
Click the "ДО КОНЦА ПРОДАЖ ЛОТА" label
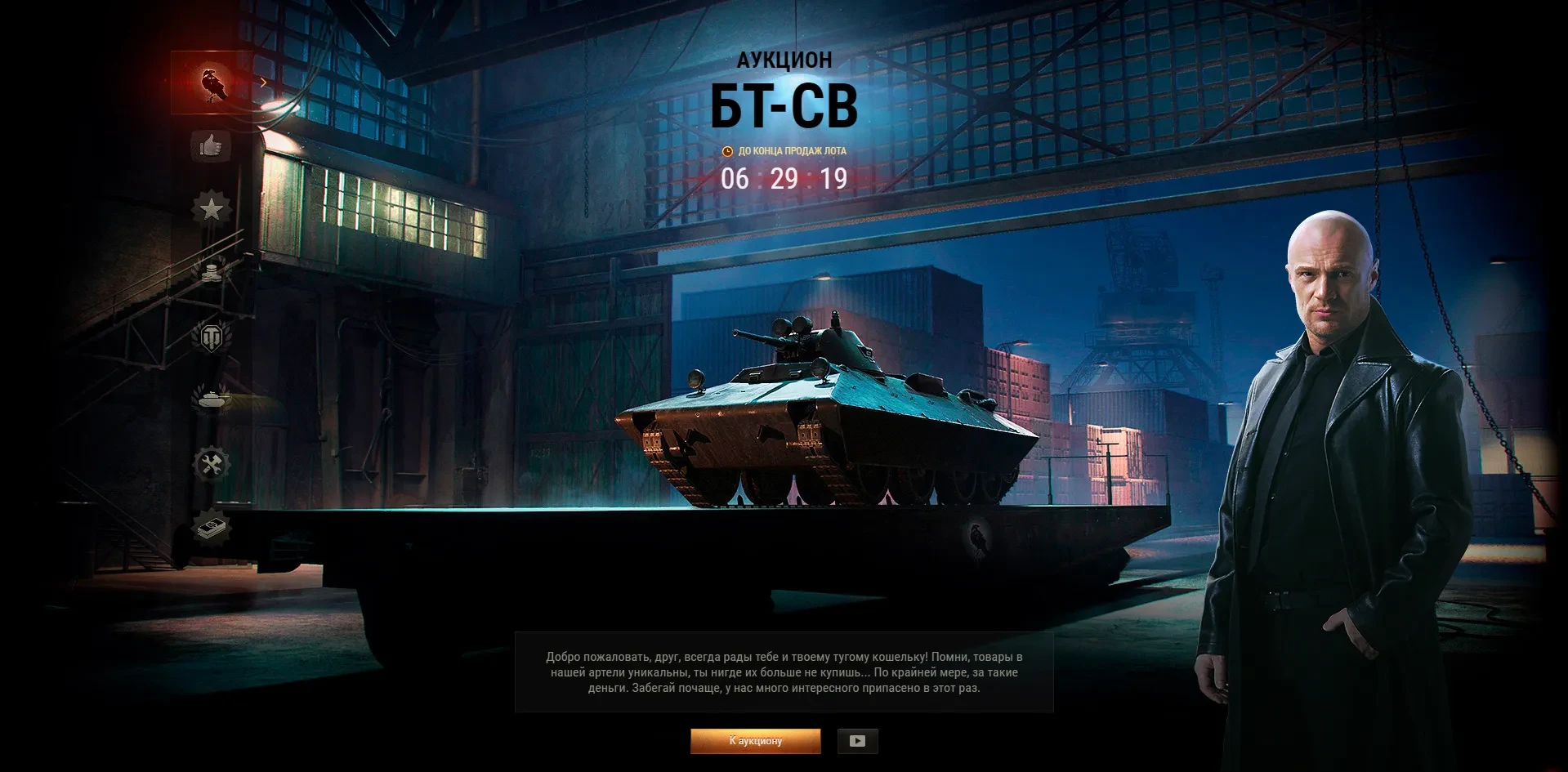coord(791,150)
